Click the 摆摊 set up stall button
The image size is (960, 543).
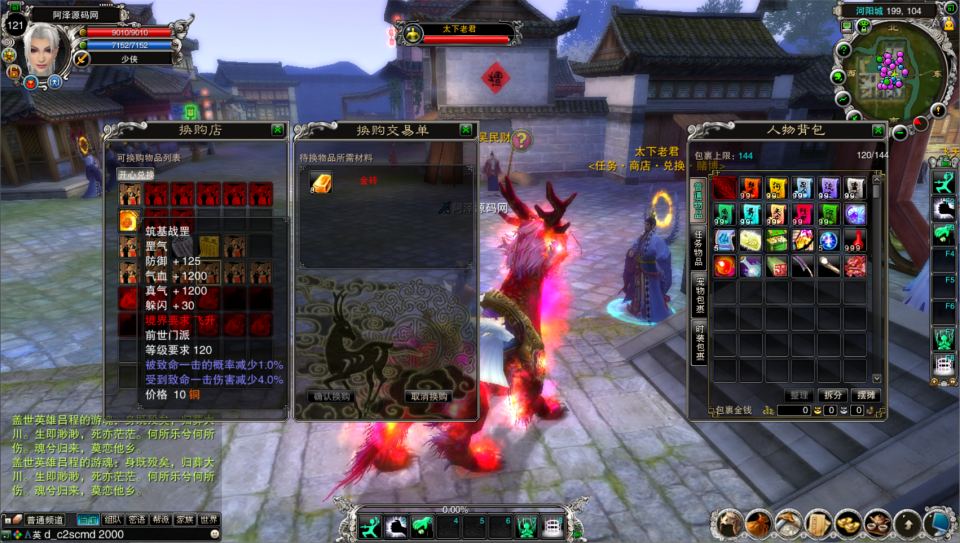pyautogui.click(x=865, y=395)
